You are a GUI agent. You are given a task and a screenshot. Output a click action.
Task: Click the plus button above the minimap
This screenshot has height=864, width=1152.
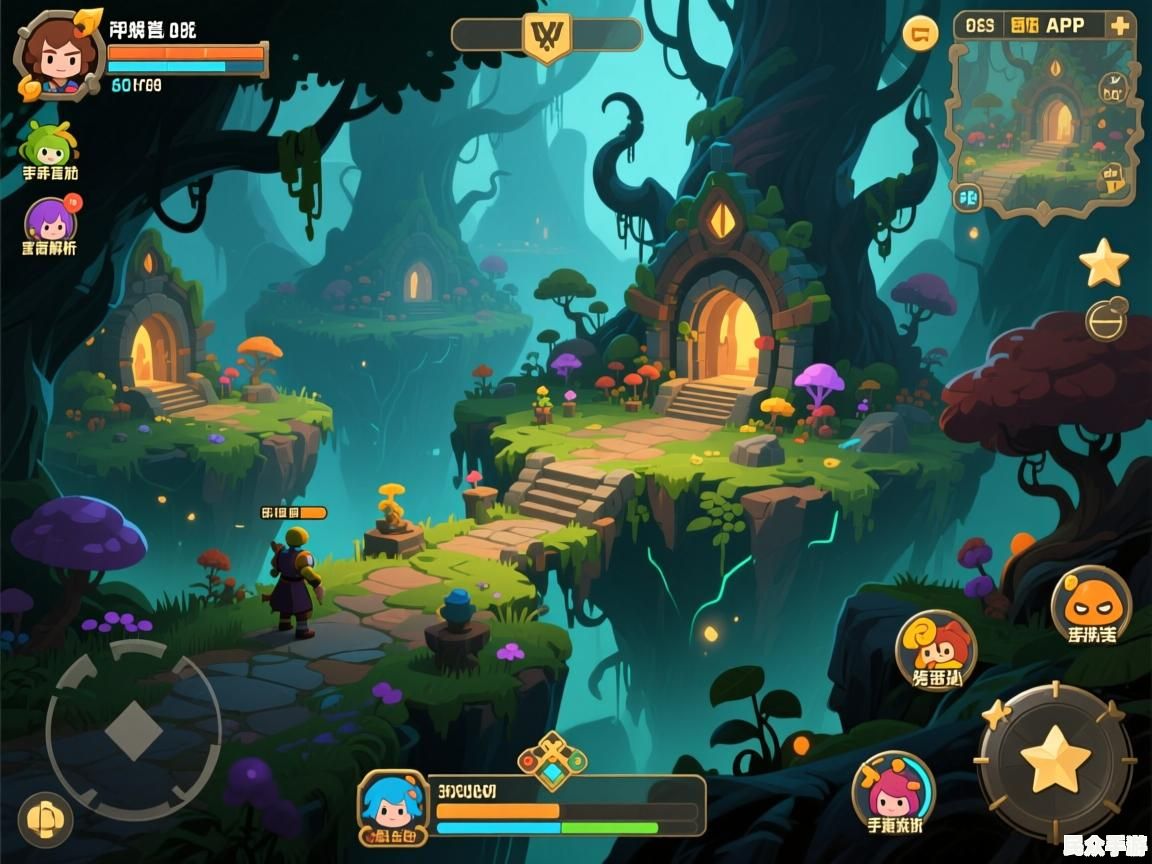tap(1120, 26)
